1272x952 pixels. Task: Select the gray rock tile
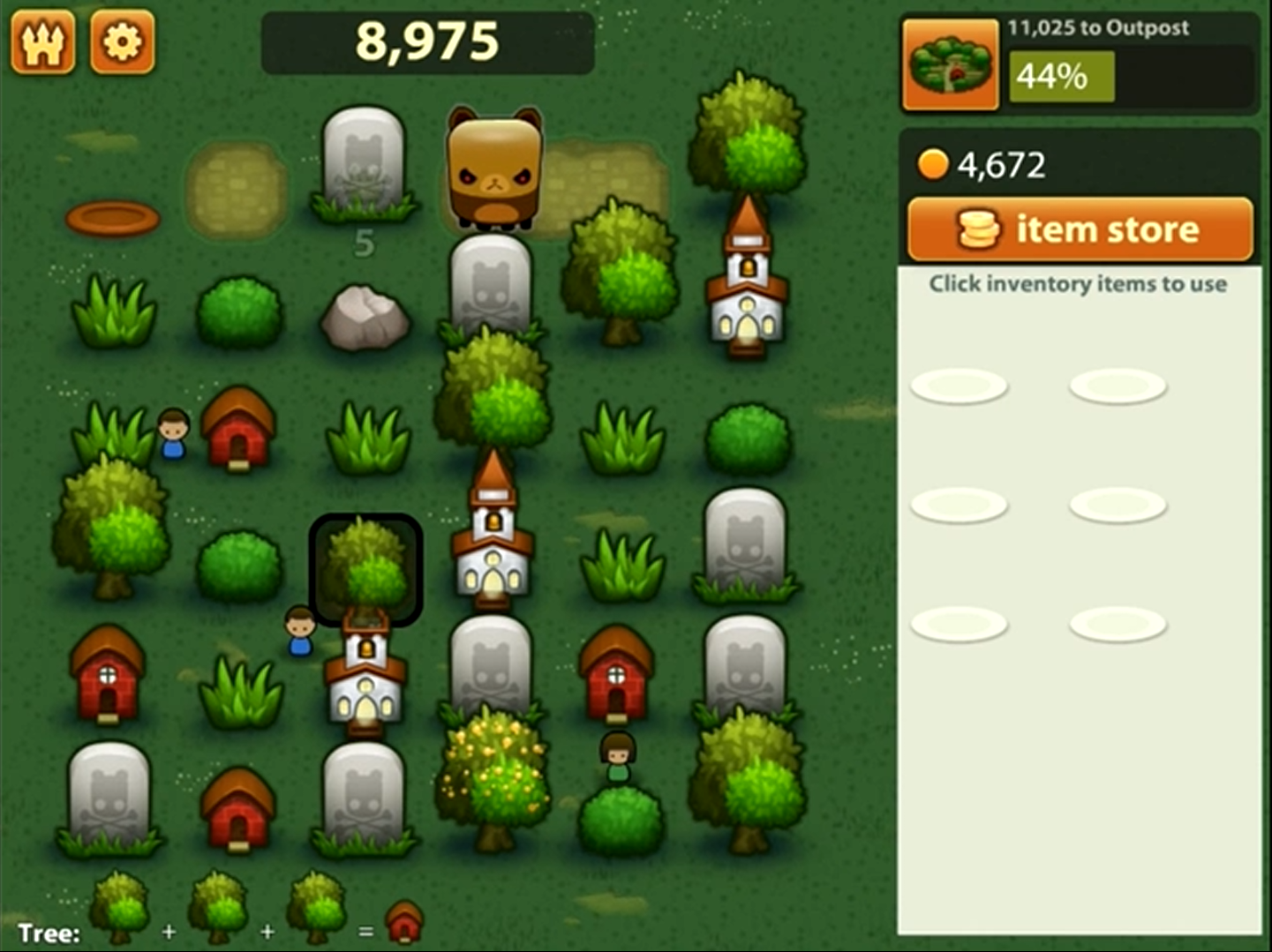(x=365, y=317)
